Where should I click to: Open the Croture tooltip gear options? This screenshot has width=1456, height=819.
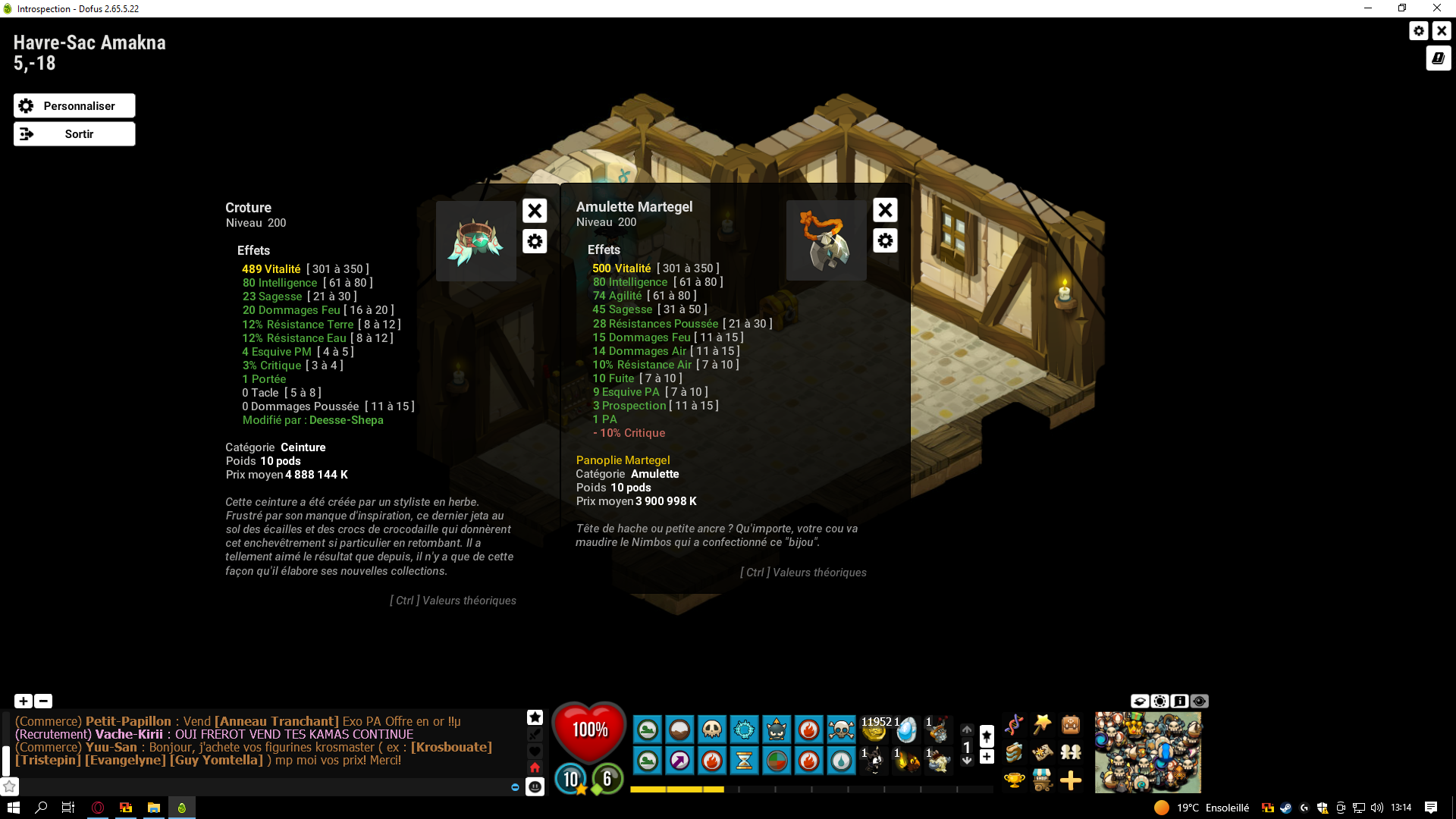point(535,242)
